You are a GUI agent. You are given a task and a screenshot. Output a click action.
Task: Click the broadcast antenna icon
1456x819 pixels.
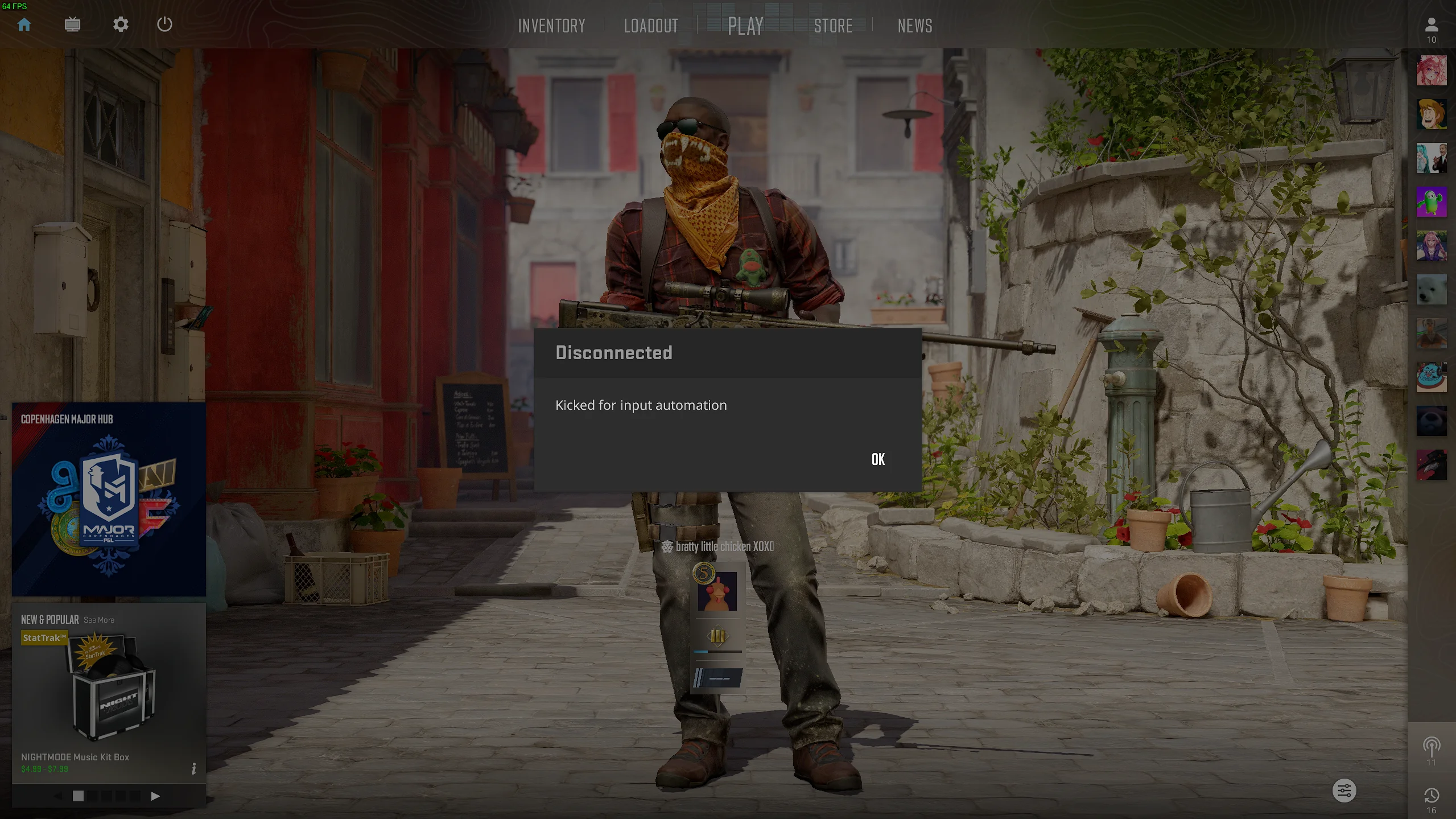coord(1431,746)
